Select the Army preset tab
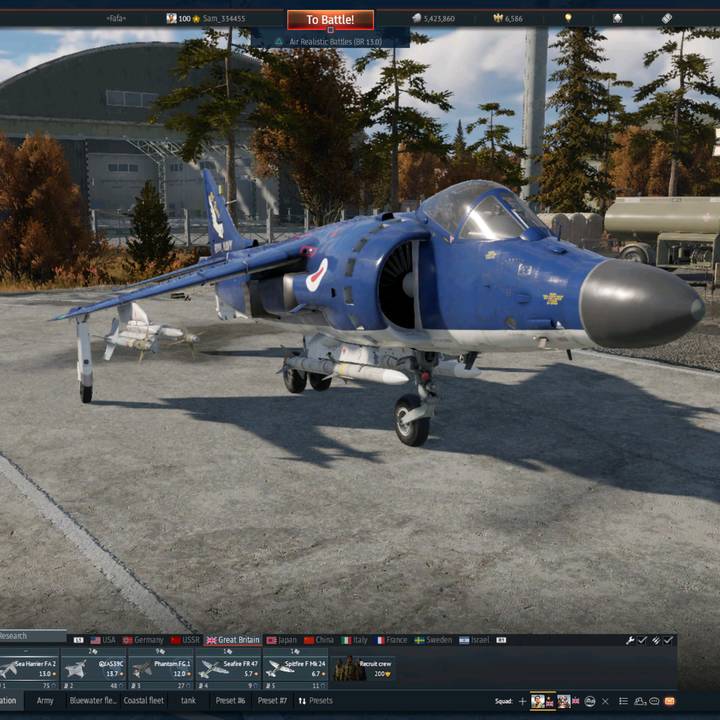 pyautogui.click(x=45, y=701)
